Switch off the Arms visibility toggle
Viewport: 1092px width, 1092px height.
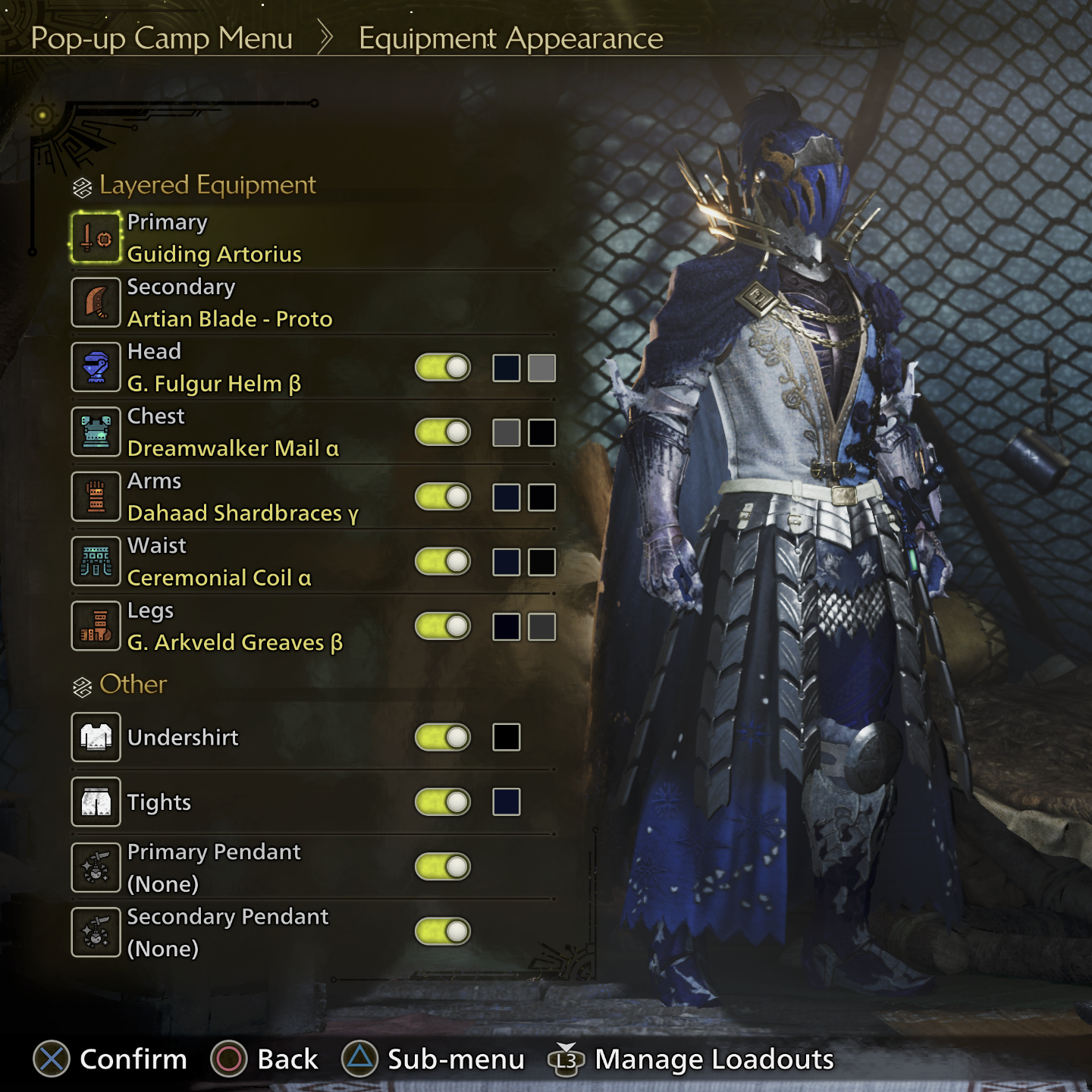pyautogui.click(x=443, y=497)
